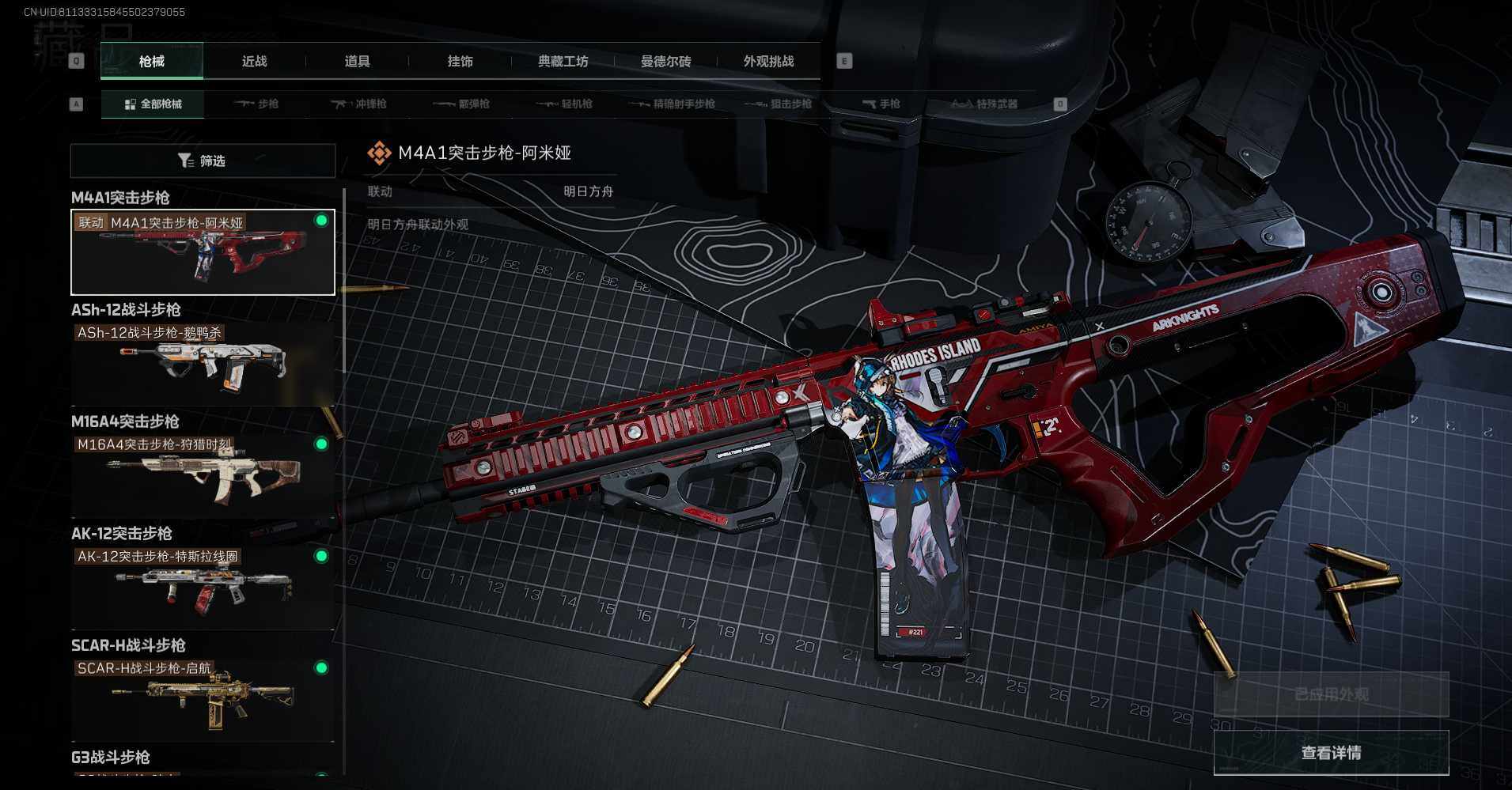Viewport: 1512px width, 790px height.
Task: Select the M4A1 阿米娅 skin thumbnail
Action: pos(203,252)
